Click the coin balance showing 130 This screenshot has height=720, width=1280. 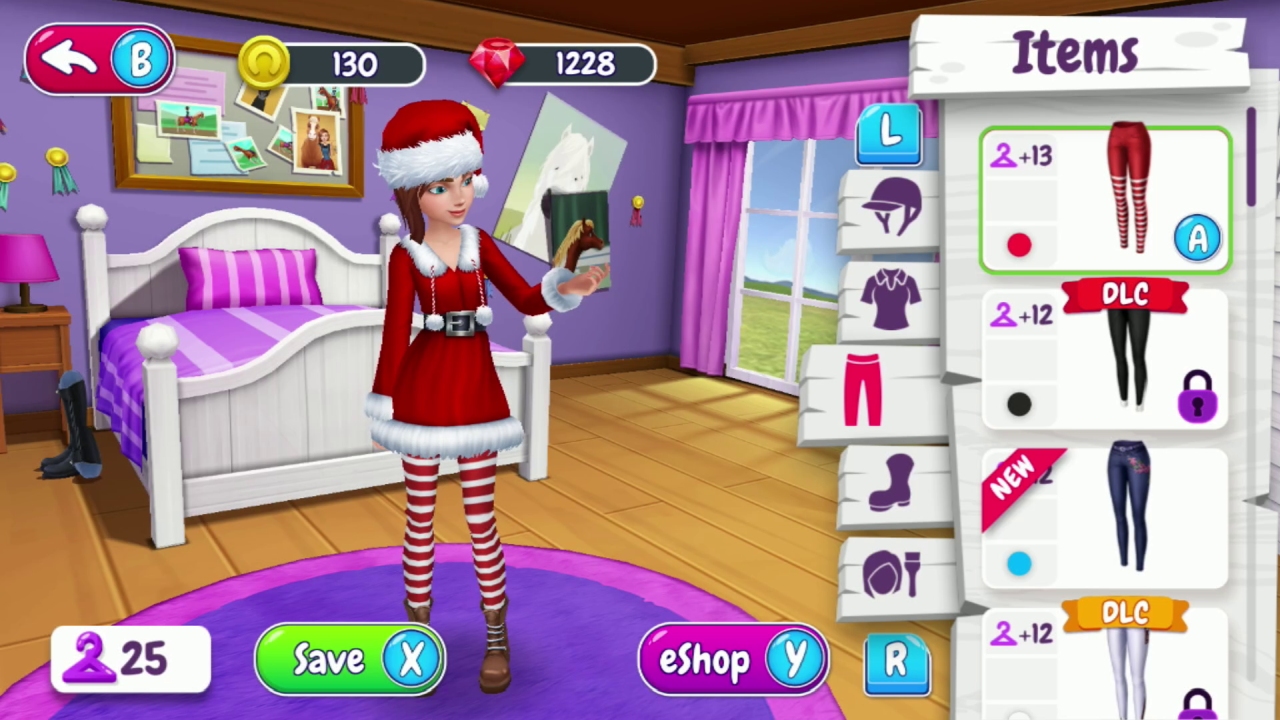coord(330,64)
